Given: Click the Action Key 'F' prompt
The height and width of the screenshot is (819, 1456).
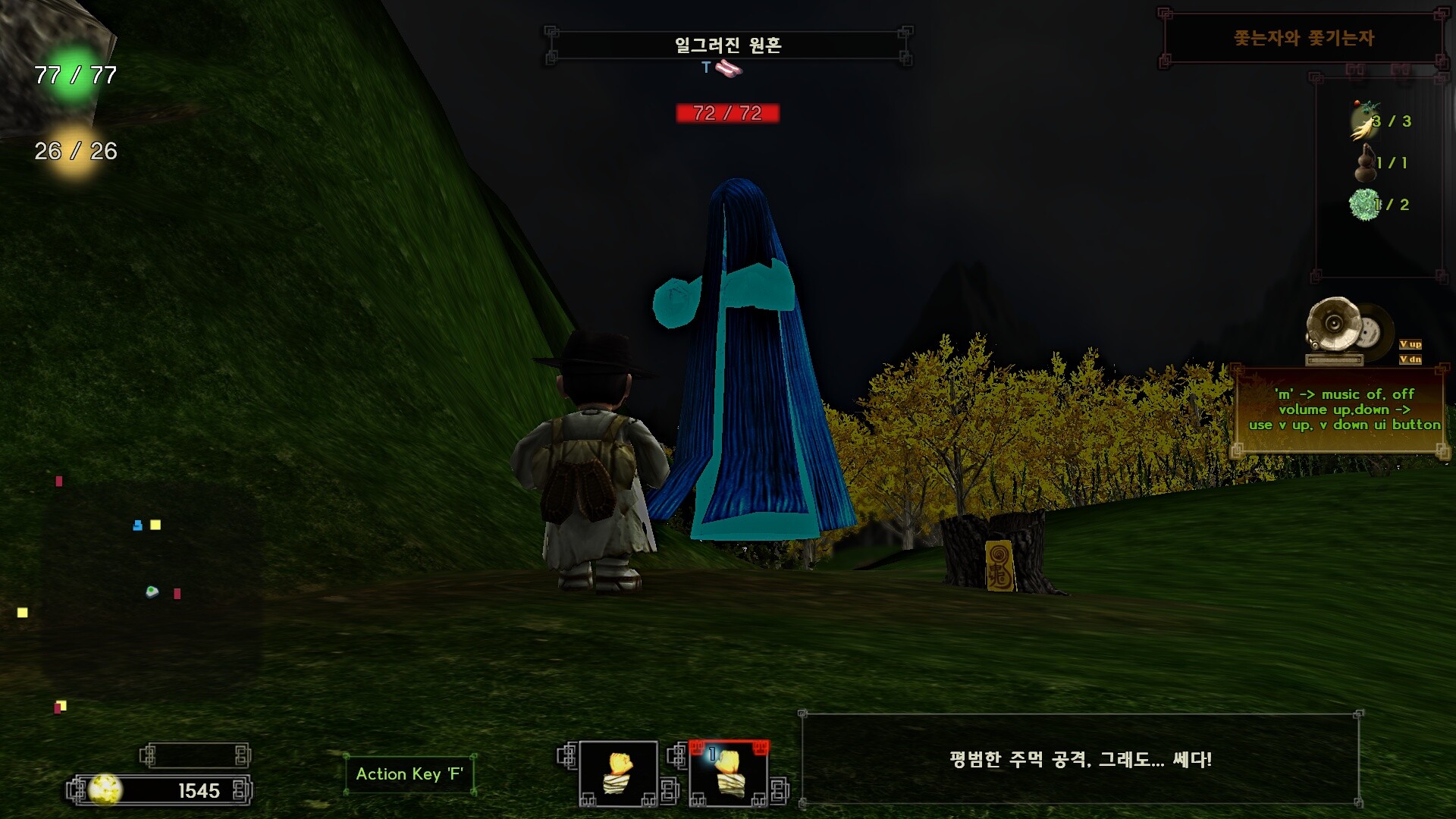Looking at the screenshot, I should 408,774.
